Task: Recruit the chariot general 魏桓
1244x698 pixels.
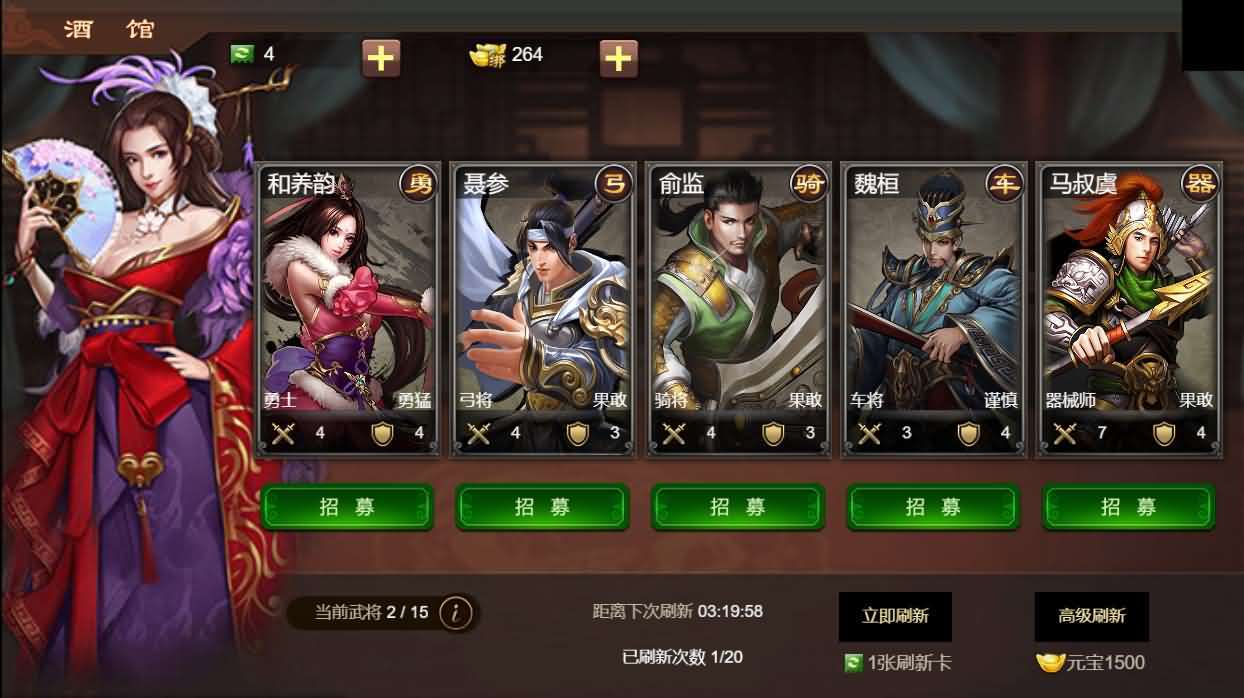Action: pyautogui.click(x=933, y=507)
